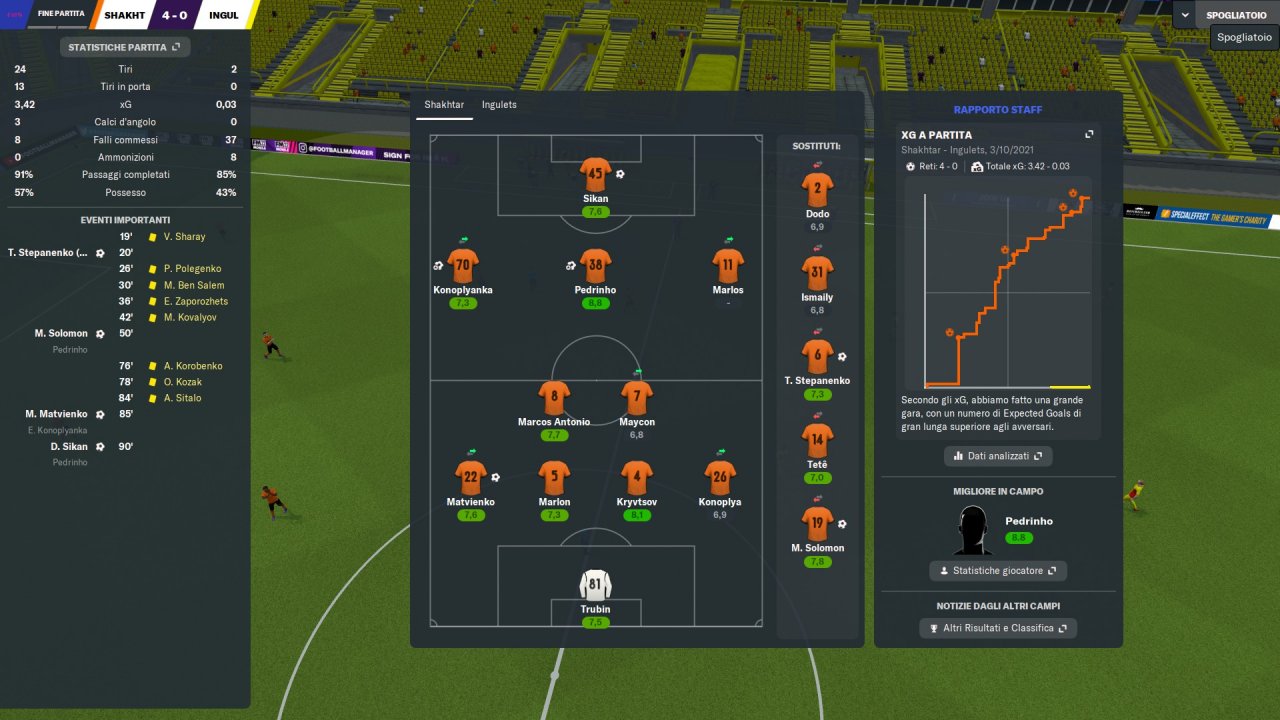The image size is (1280, 720).
Task: Pick Konoplyanka on the left wing
Action: pyautogui.click(x=462, y=266)
